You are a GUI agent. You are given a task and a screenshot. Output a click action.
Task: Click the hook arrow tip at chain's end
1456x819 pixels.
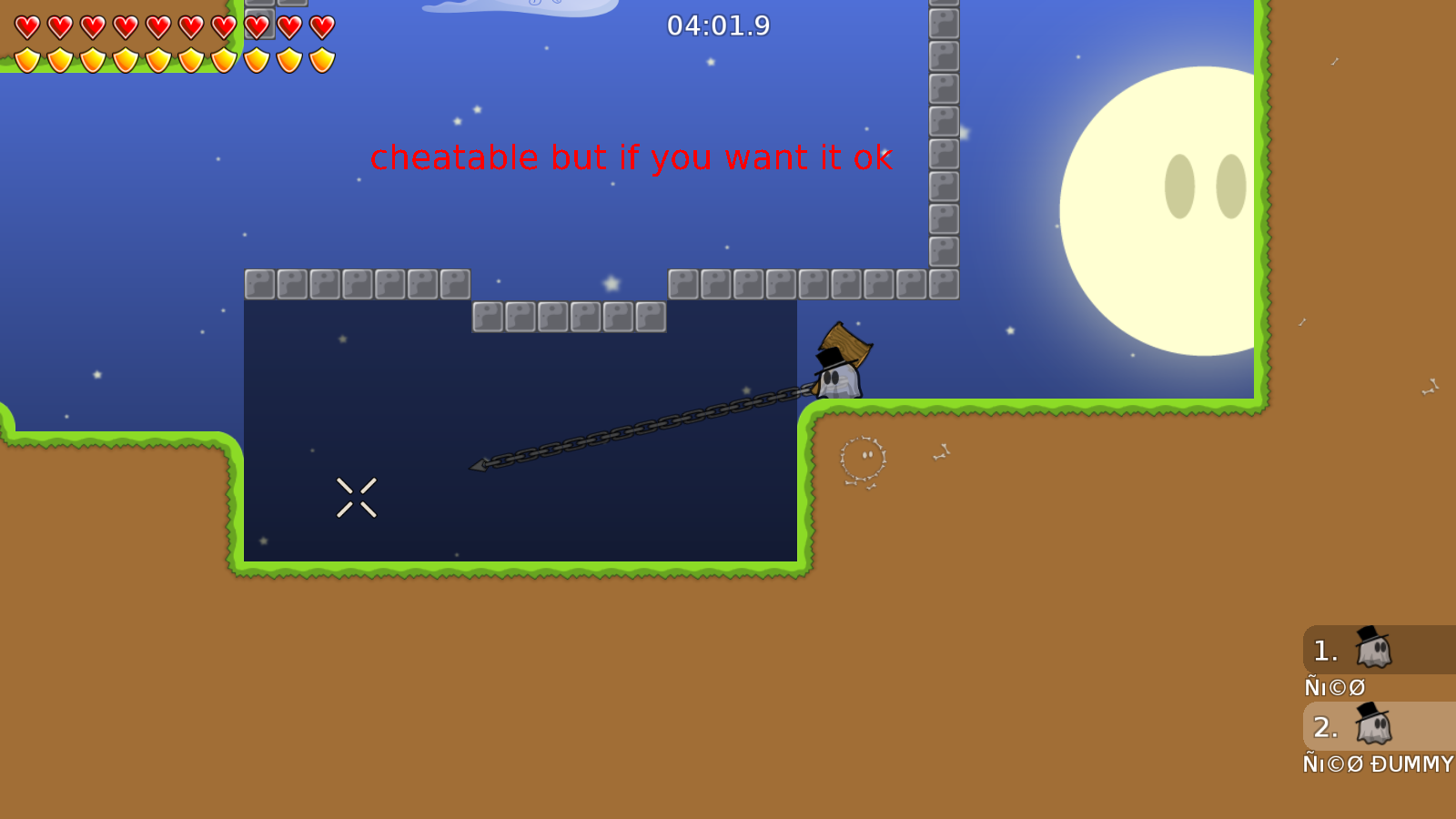point(478,464)
